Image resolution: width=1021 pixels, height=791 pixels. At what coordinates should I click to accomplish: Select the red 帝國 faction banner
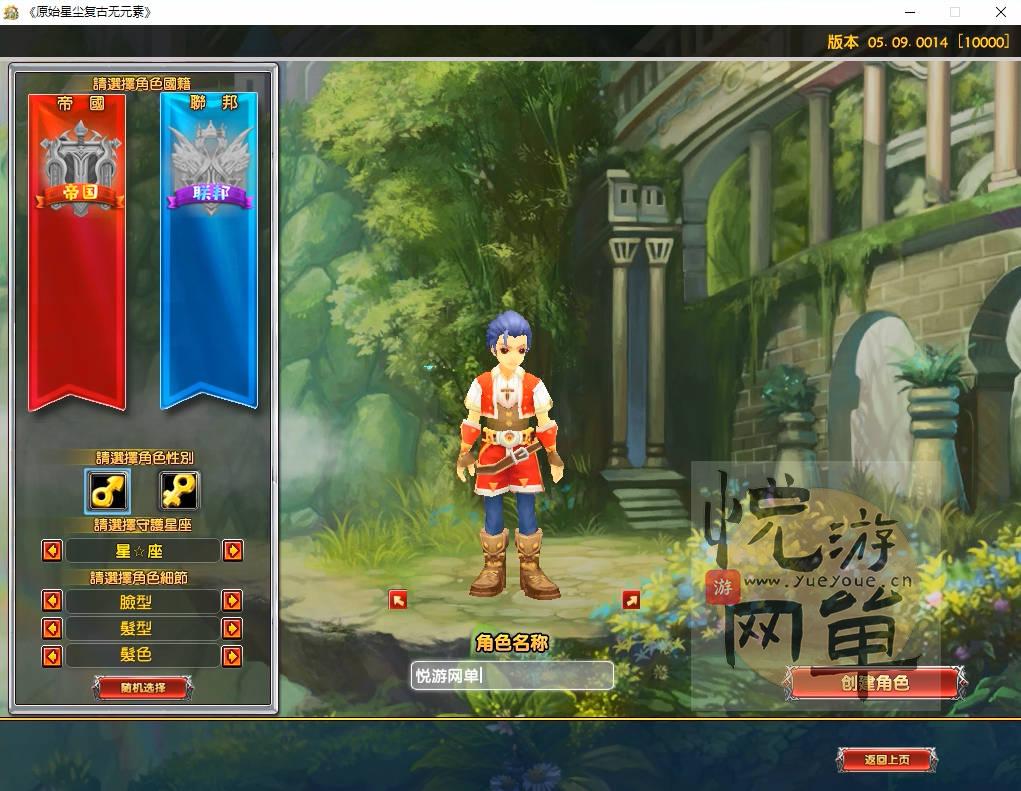(77, 250)
